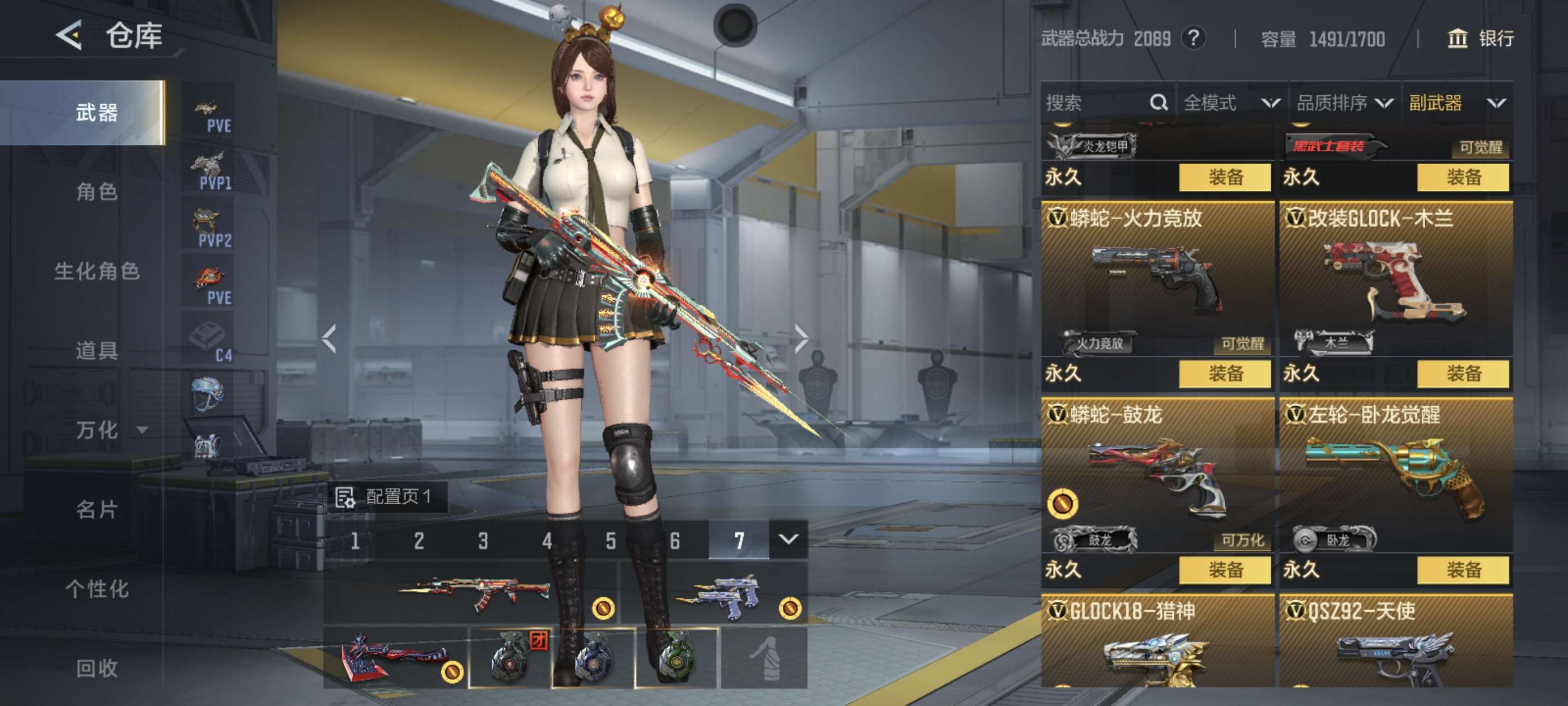Click the 搜索 weapon search field
Viewport: 1568px width, 706px height.
point(1096,103)
